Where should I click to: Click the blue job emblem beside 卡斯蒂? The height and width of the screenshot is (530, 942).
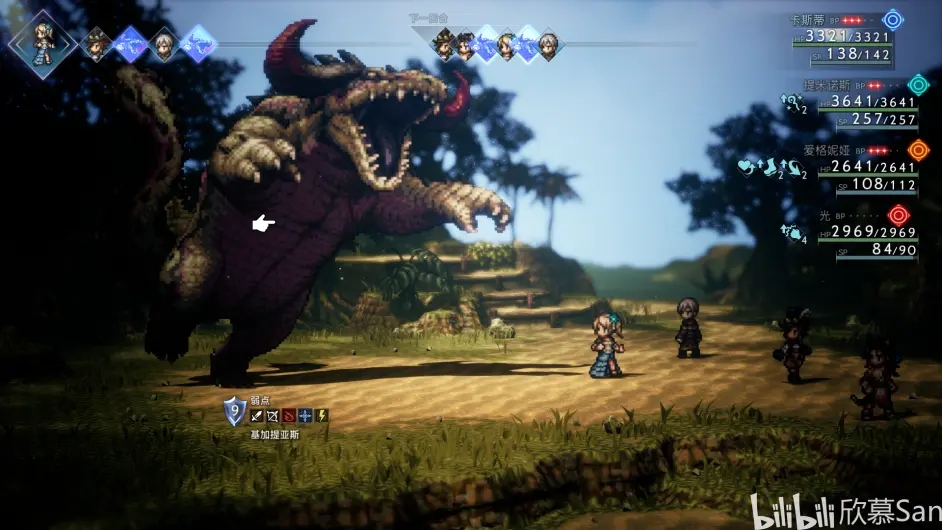(x=892, y=20)
